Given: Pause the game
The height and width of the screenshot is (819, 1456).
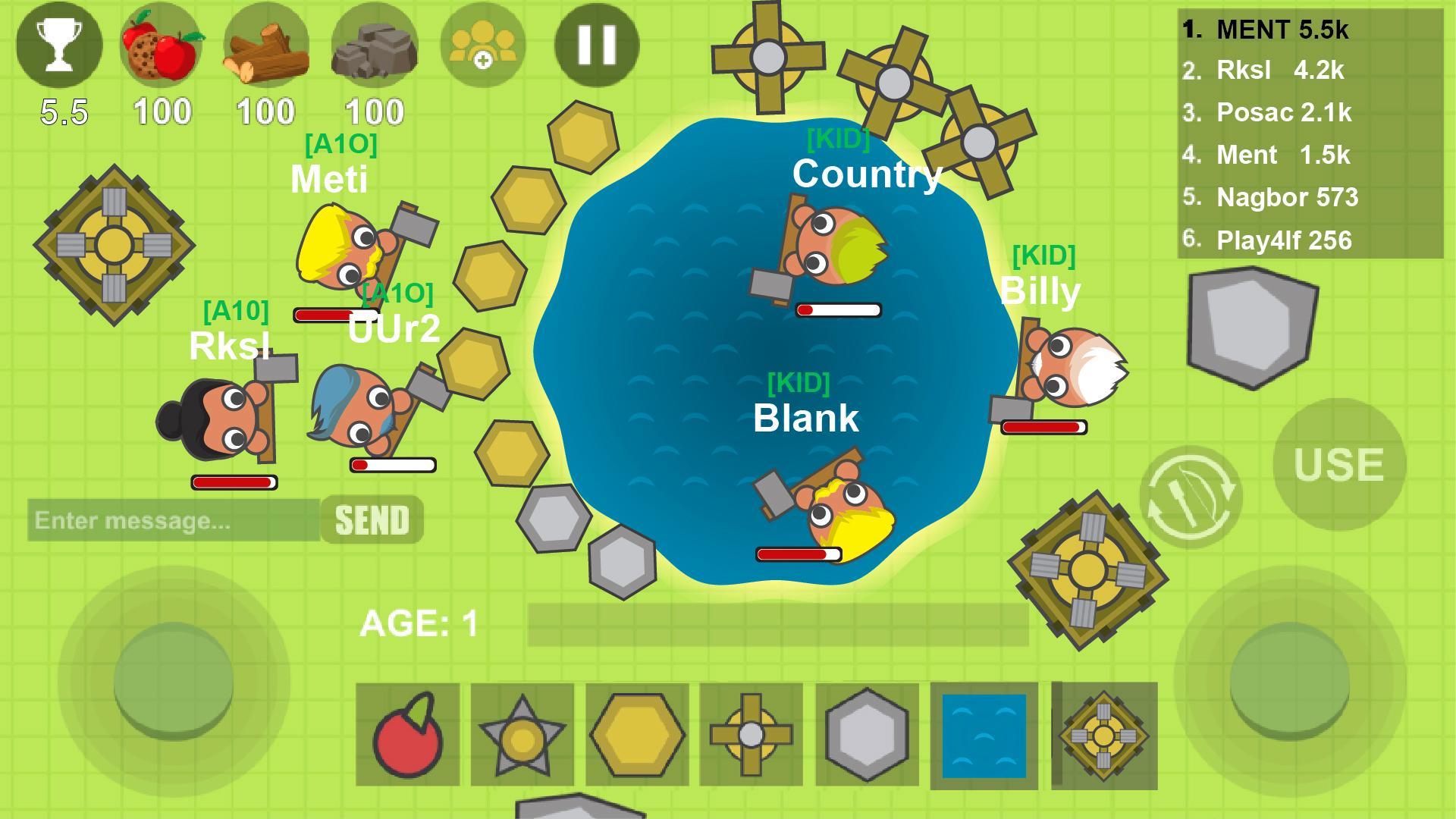Looking at the screenshot, I should (x=598, y=44).
